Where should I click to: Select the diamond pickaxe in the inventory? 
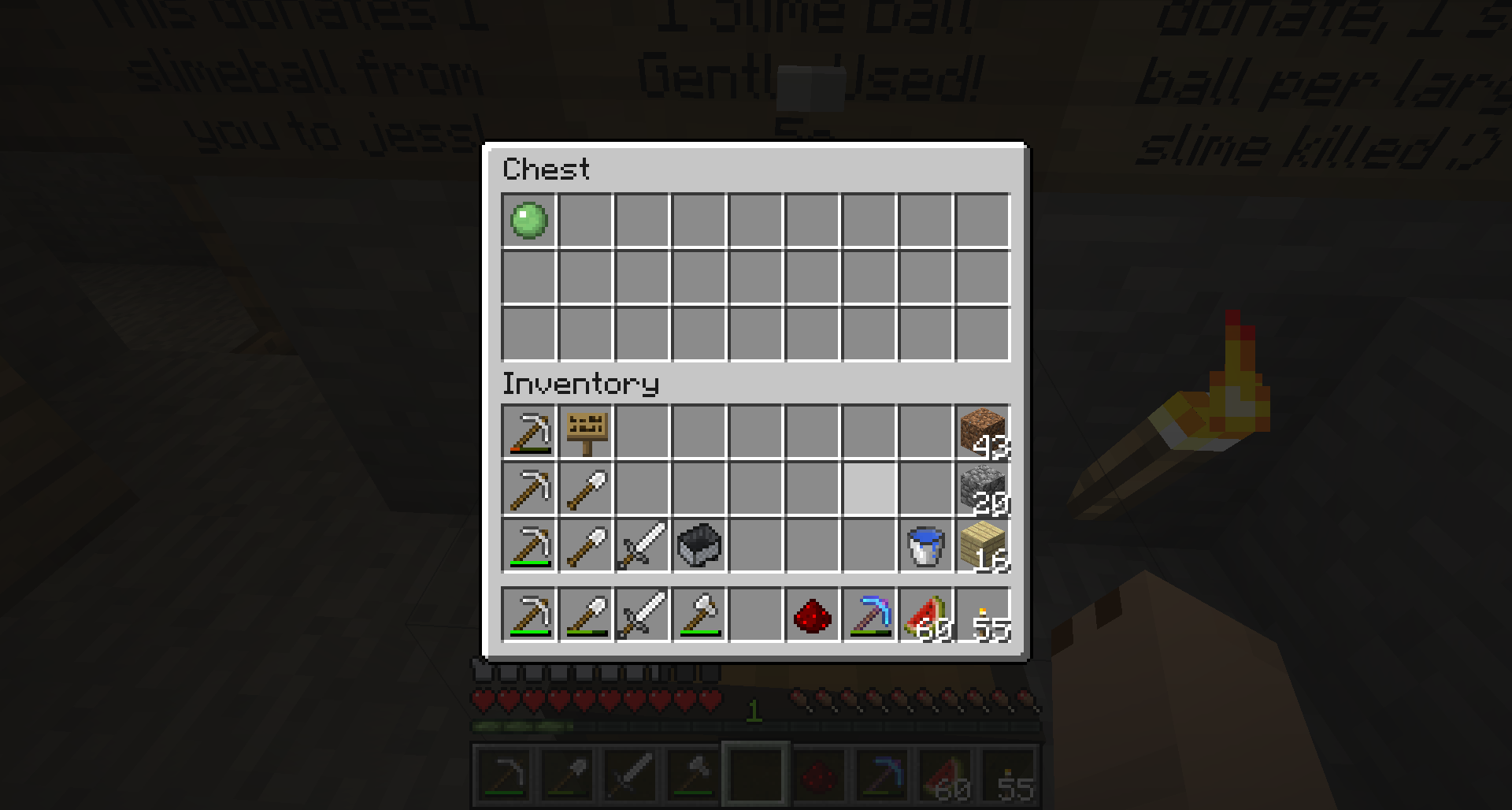[868, 615]
